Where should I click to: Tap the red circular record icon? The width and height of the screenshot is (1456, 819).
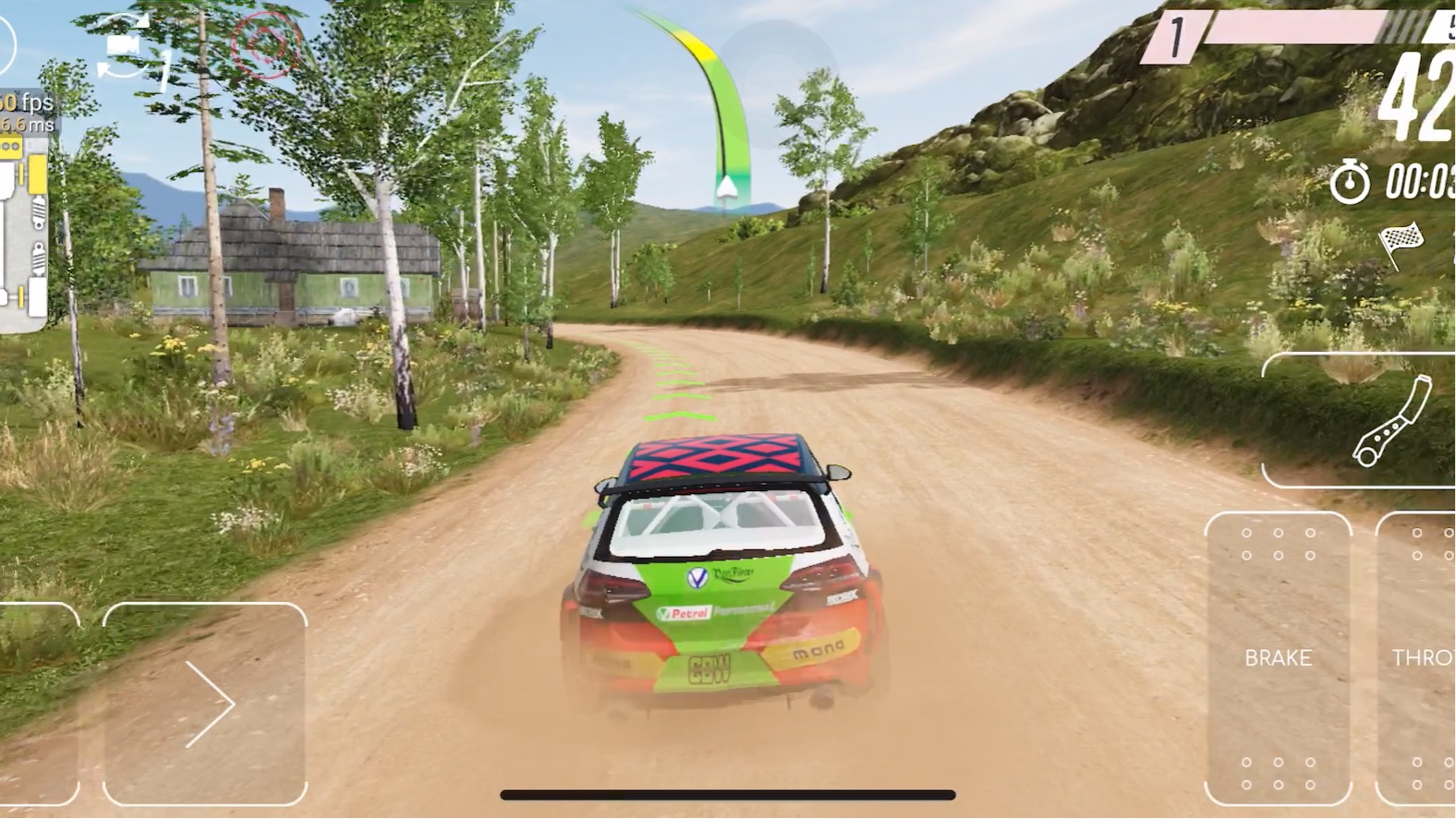point(267,43)
